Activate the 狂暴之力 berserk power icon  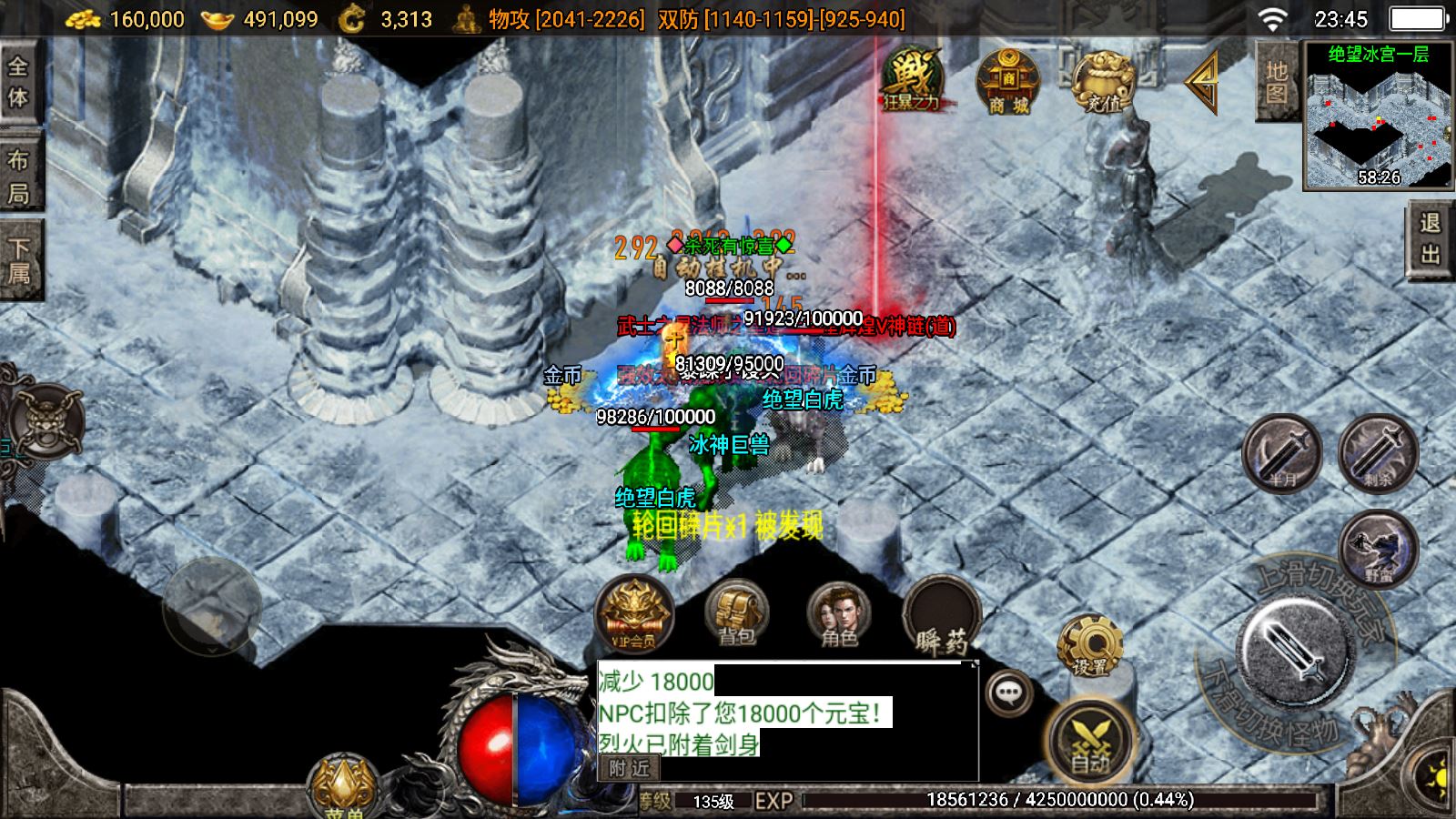point(911,80)
